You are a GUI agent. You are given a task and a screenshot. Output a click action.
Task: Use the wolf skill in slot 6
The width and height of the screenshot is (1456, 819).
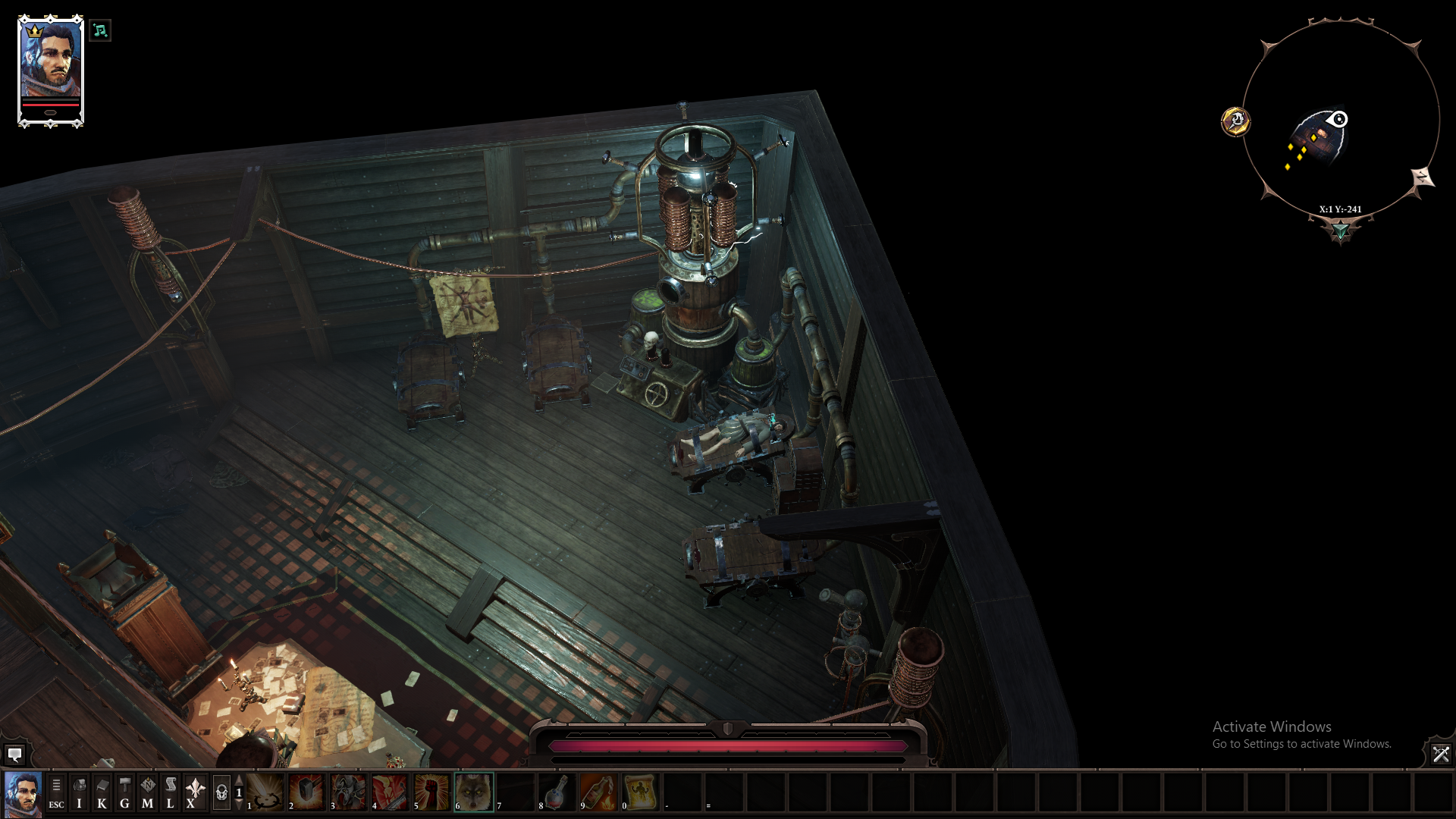[474, 792]
